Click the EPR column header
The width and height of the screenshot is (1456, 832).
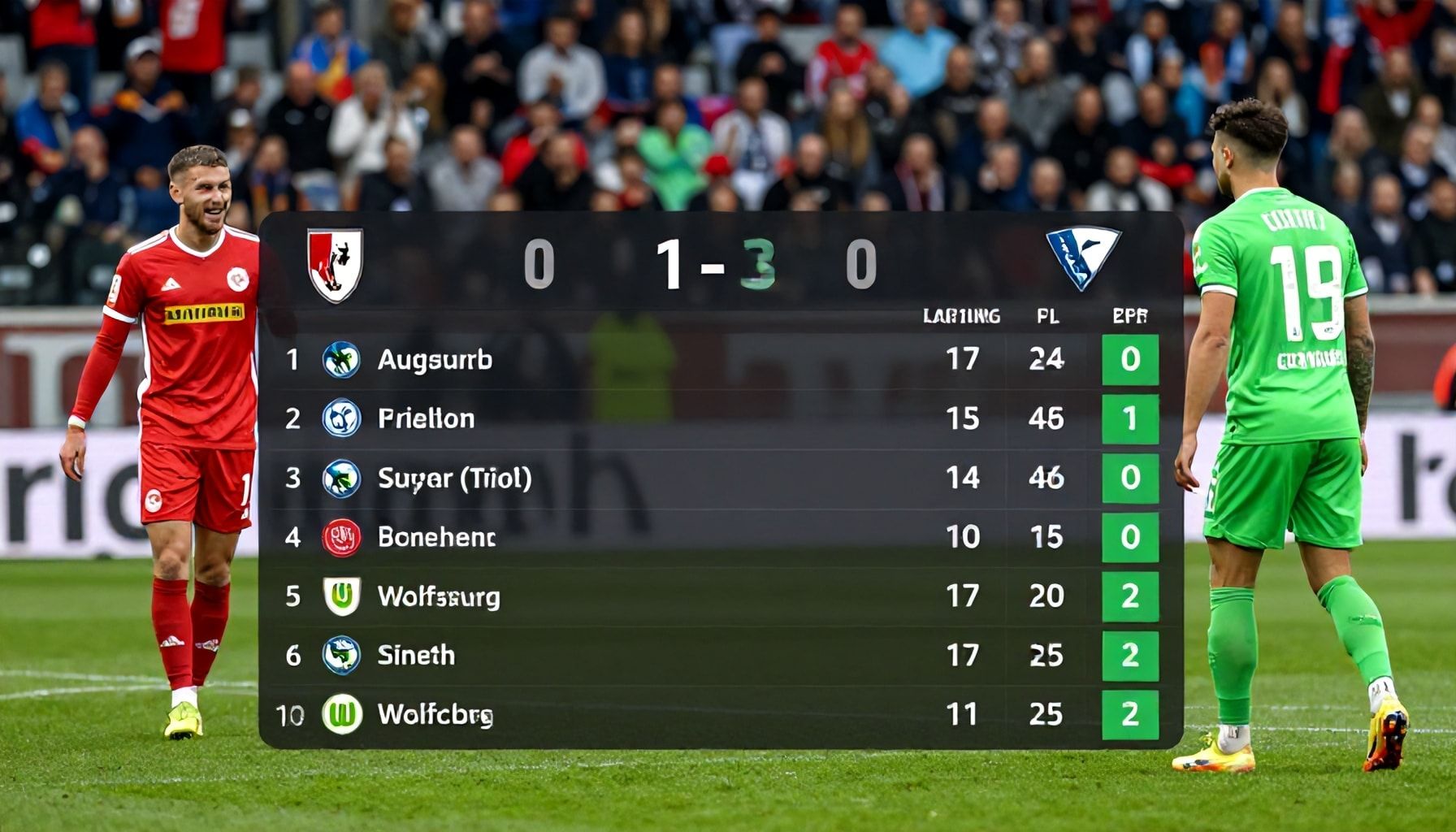tap(1129, 316)
